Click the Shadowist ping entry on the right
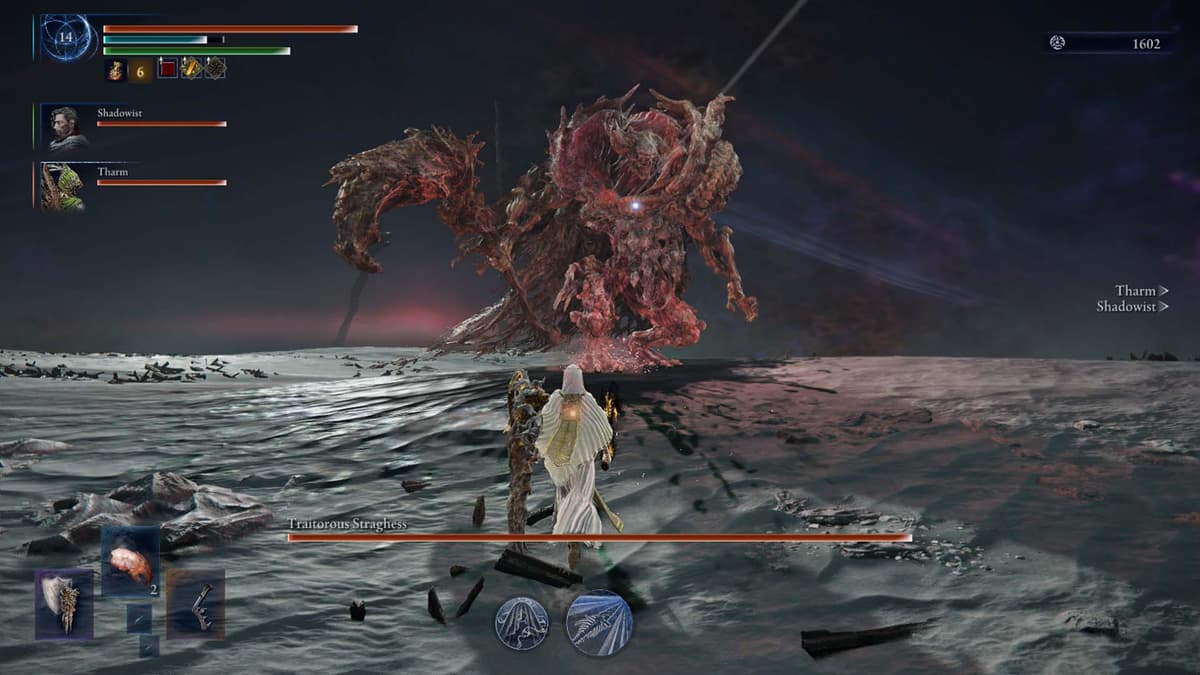 click(1132, 307)
